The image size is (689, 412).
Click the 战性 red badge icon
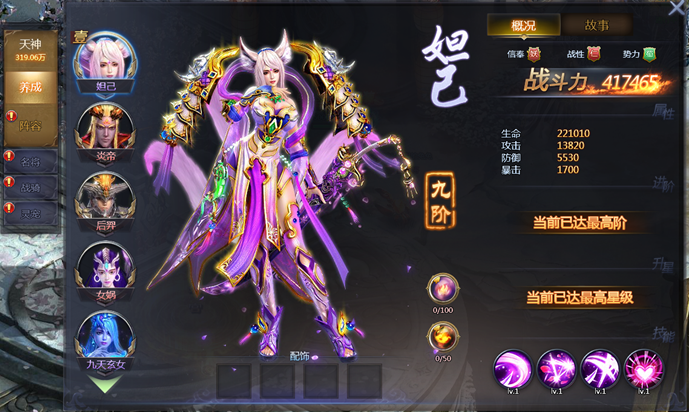click(593, 54)
